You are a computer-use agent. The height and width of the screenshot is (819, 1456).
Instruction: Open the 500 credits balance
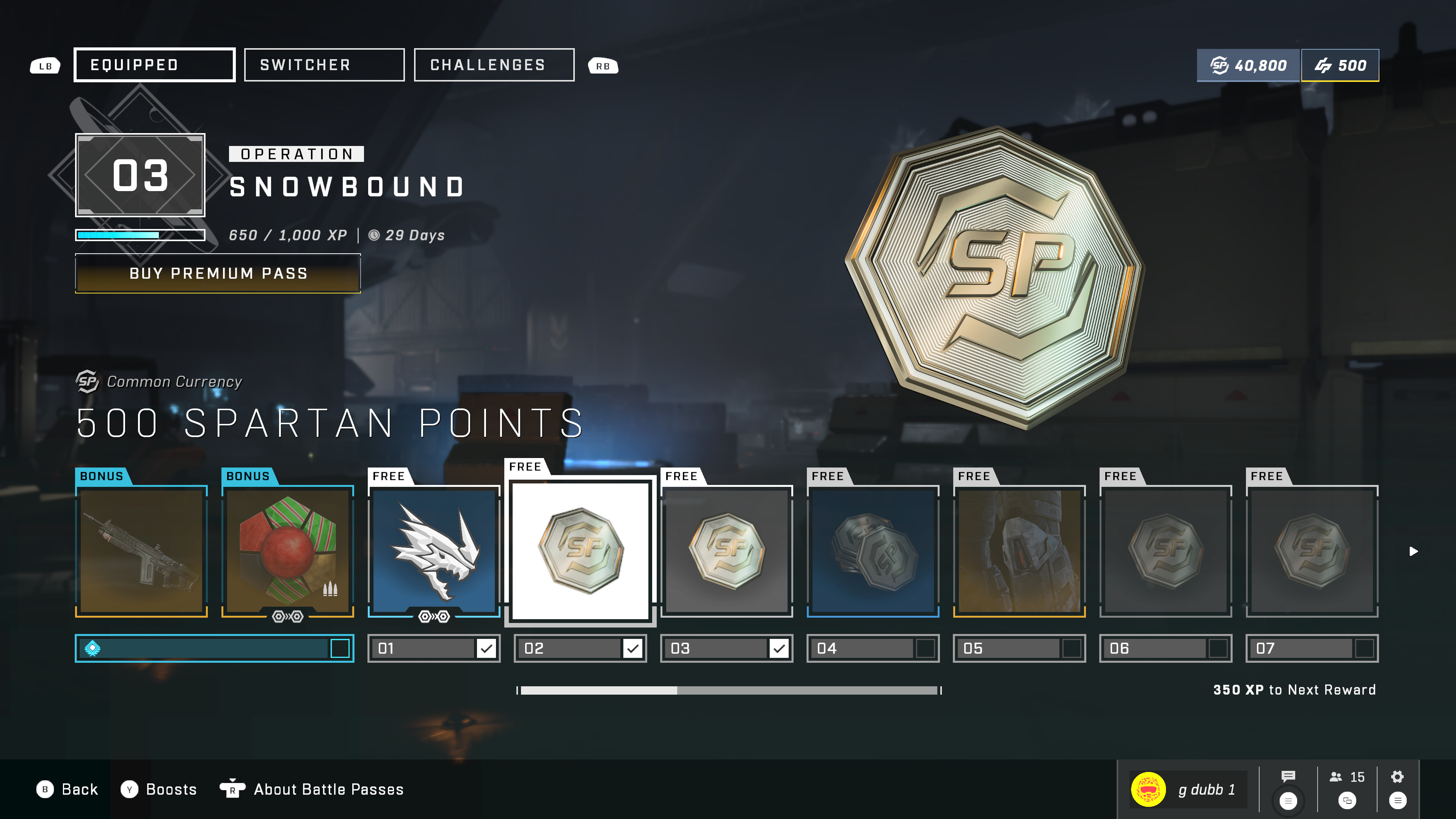coord(1340,66)
